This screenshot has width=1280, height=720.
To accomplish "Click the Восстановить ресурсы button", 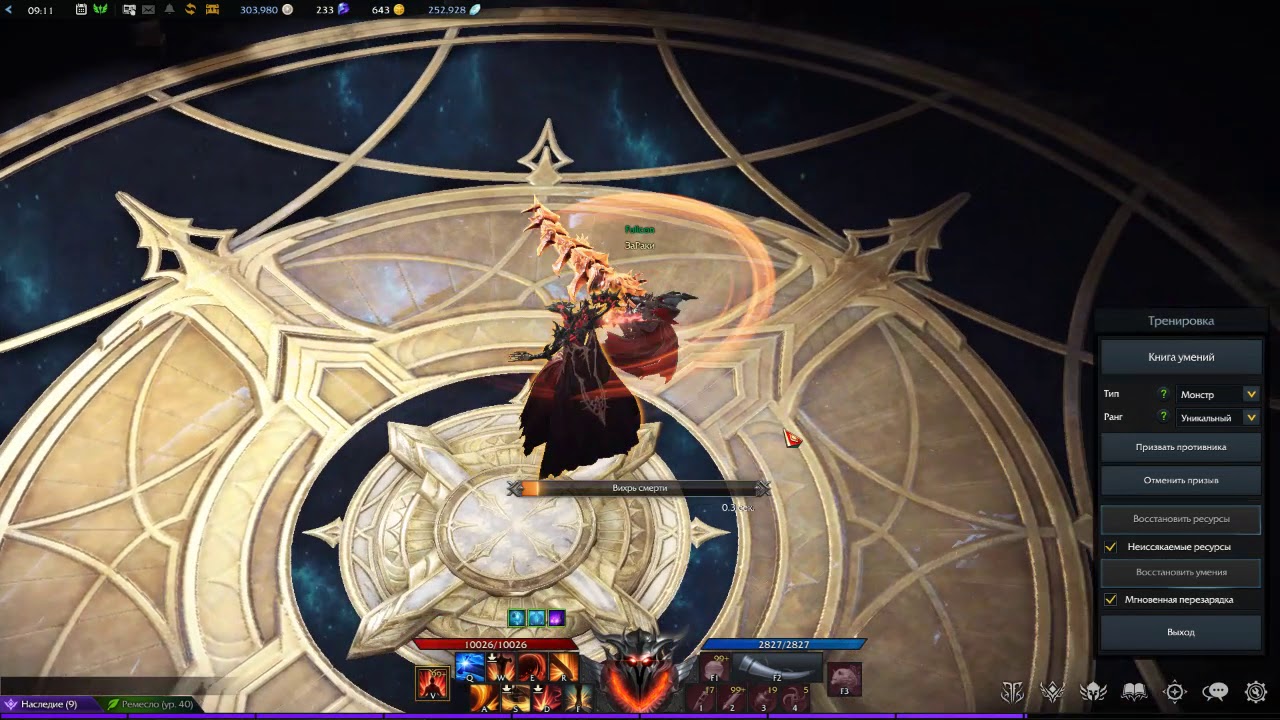I will click(x=1181, y=519).
